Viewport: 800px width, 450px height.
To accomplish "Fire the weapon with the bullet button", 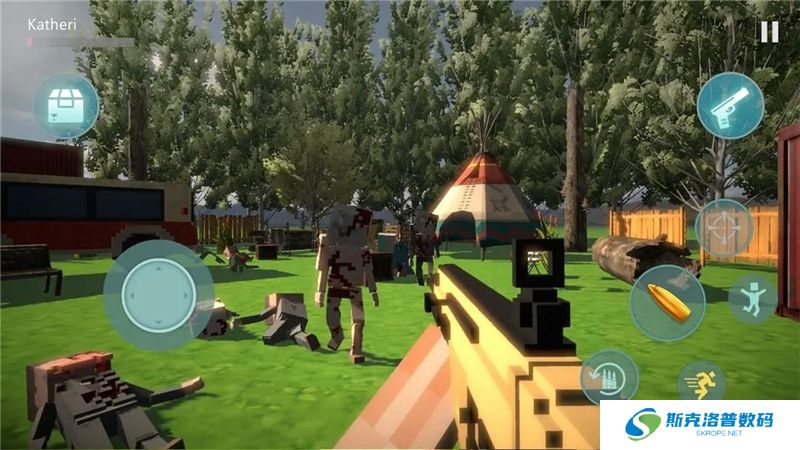I will pyautogui.click(x=667, y=302).
